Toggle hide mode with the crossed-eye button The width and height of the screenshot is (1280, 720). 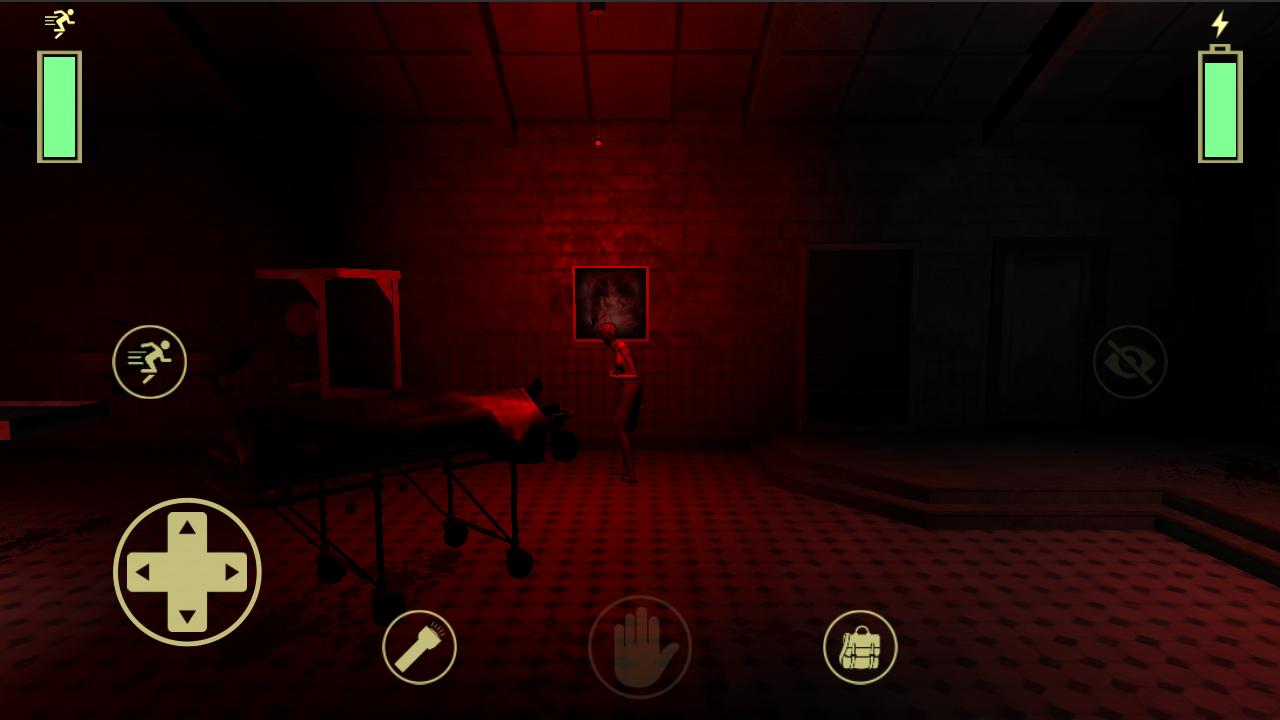point(1129,362)
